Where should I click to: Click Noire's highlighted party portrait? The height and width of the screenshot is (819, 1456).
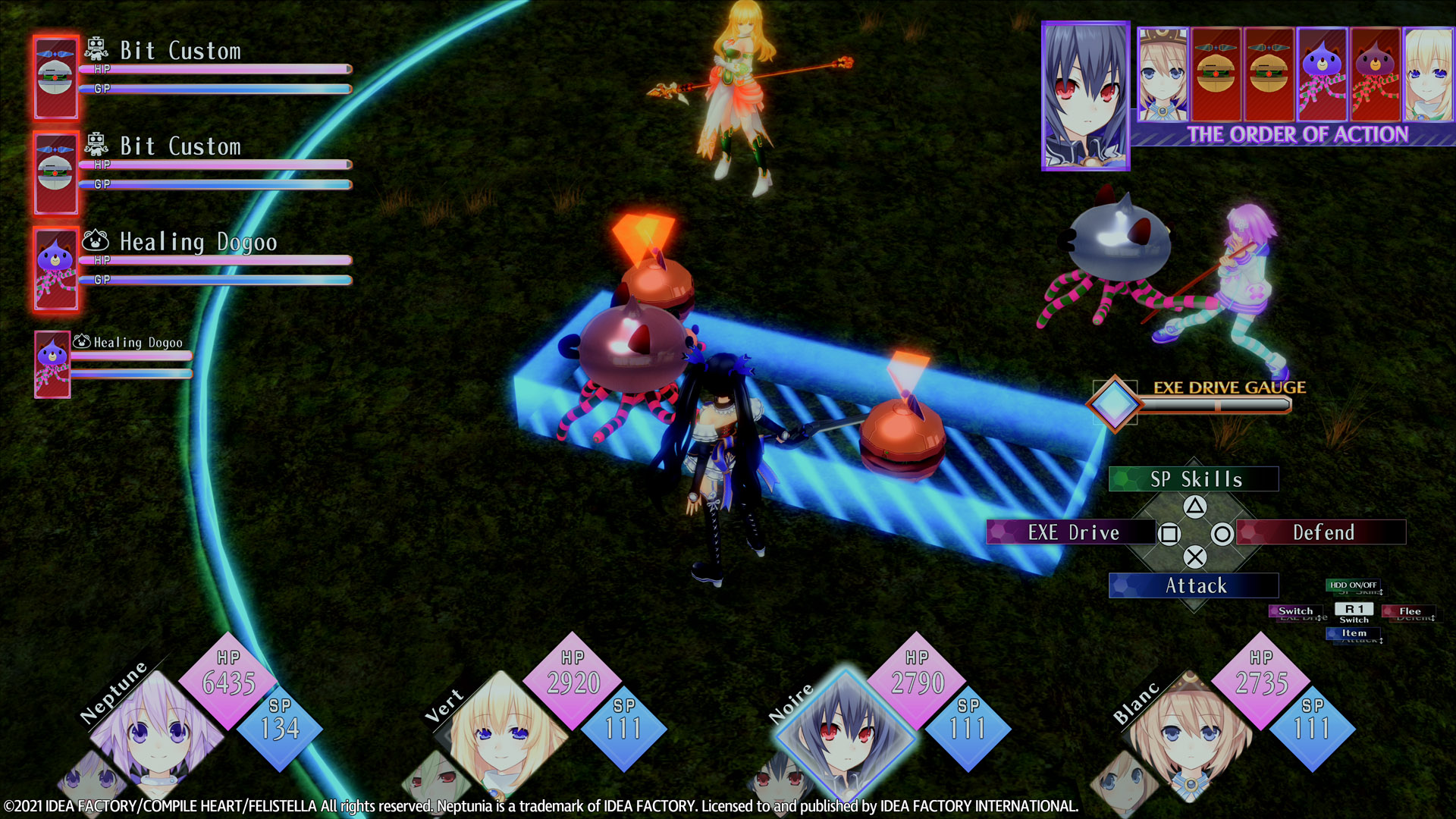(844, 730)
